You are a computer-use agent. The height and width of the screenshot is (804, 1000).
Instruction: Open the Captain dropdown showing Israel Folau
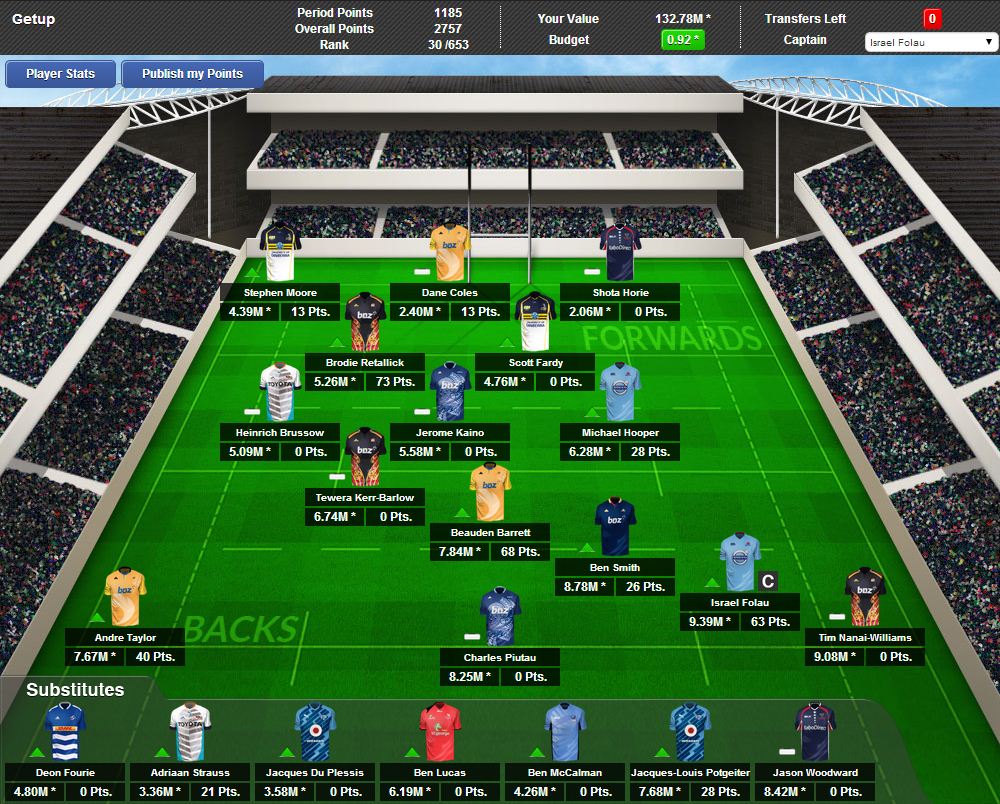931,42
